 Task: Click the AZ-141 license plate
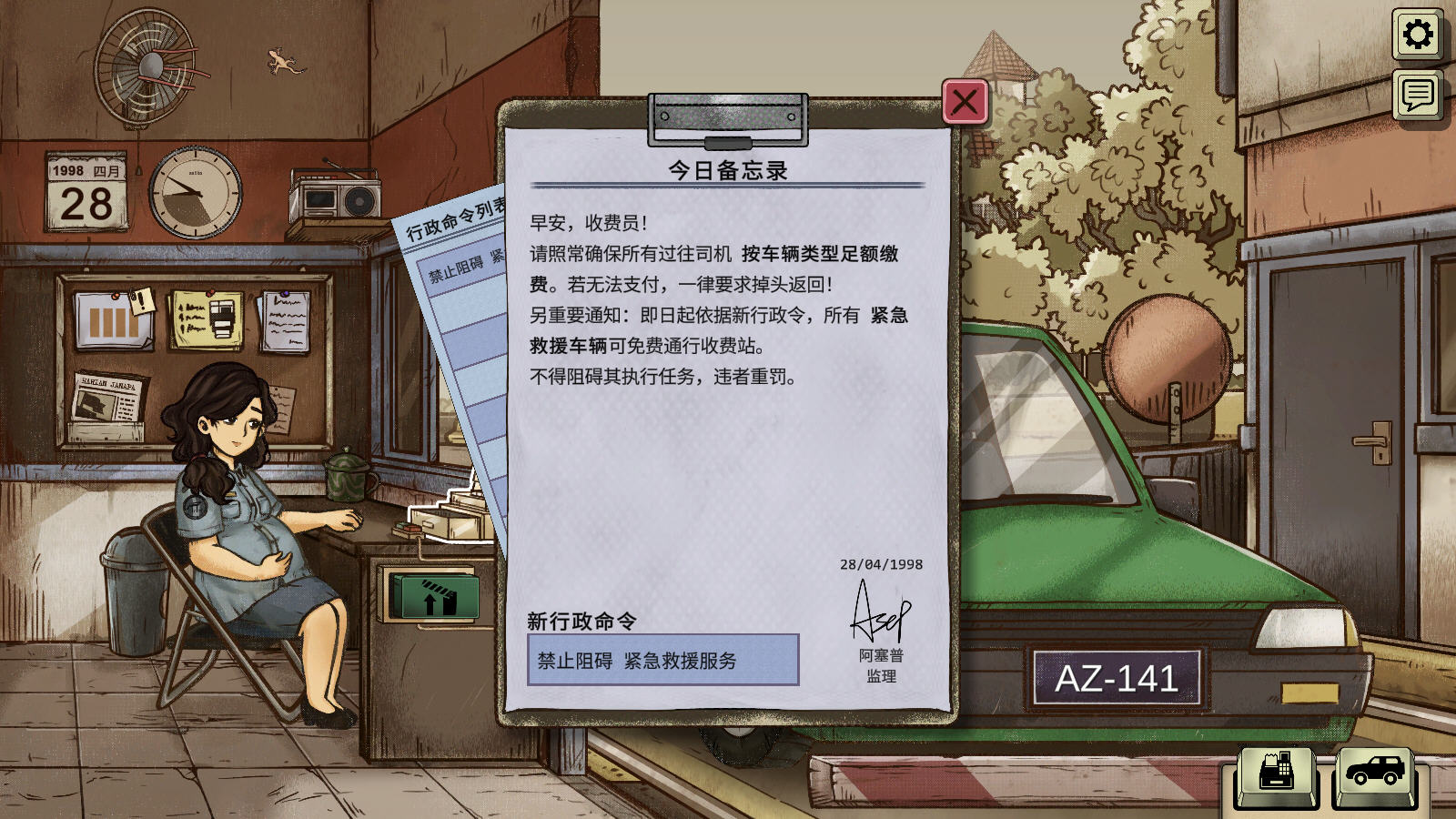pyautogui.click(x=1115, y=679)
